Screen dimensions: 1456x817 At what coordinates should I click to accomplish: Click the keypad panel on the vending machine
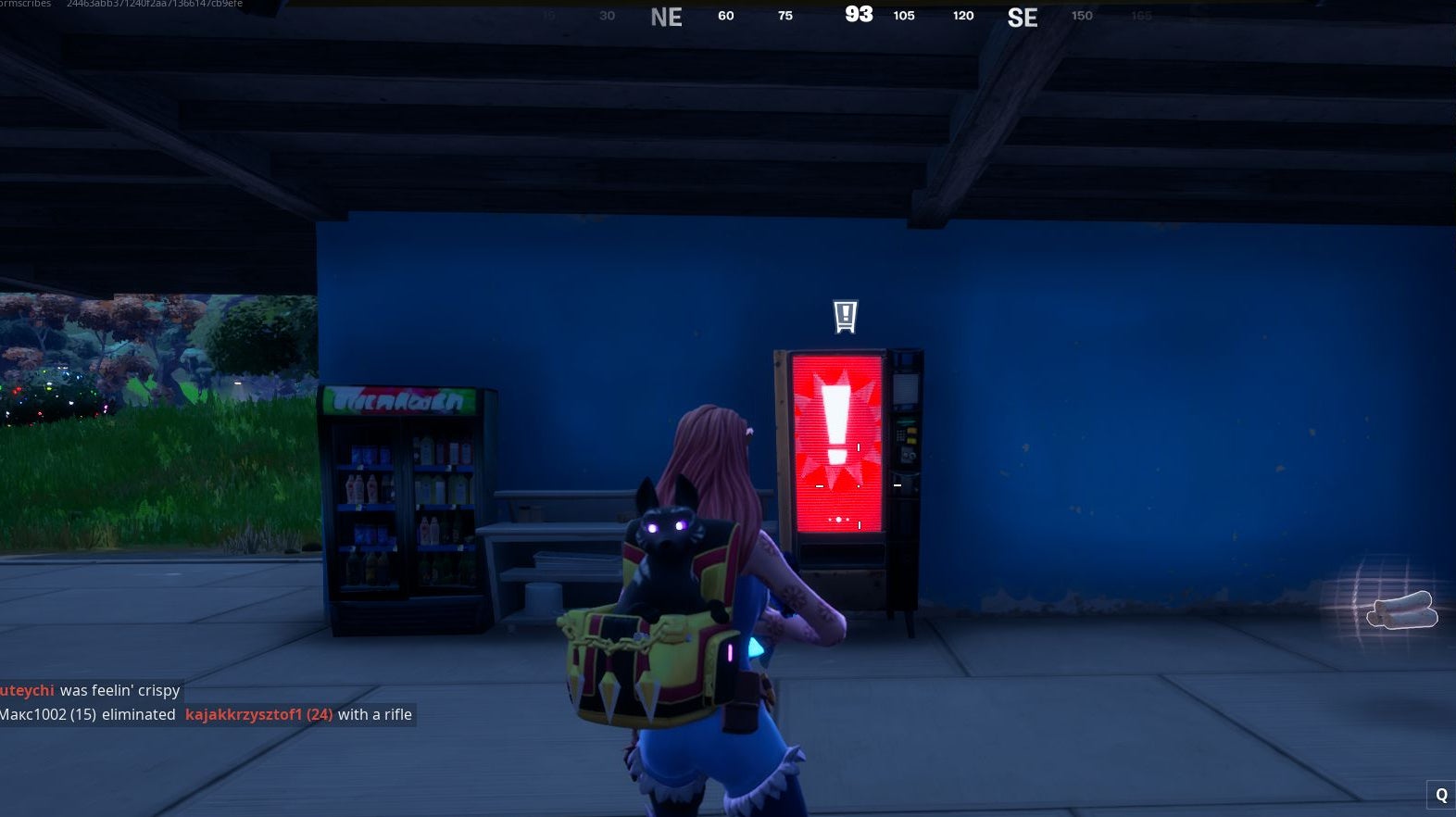point(900,435)
